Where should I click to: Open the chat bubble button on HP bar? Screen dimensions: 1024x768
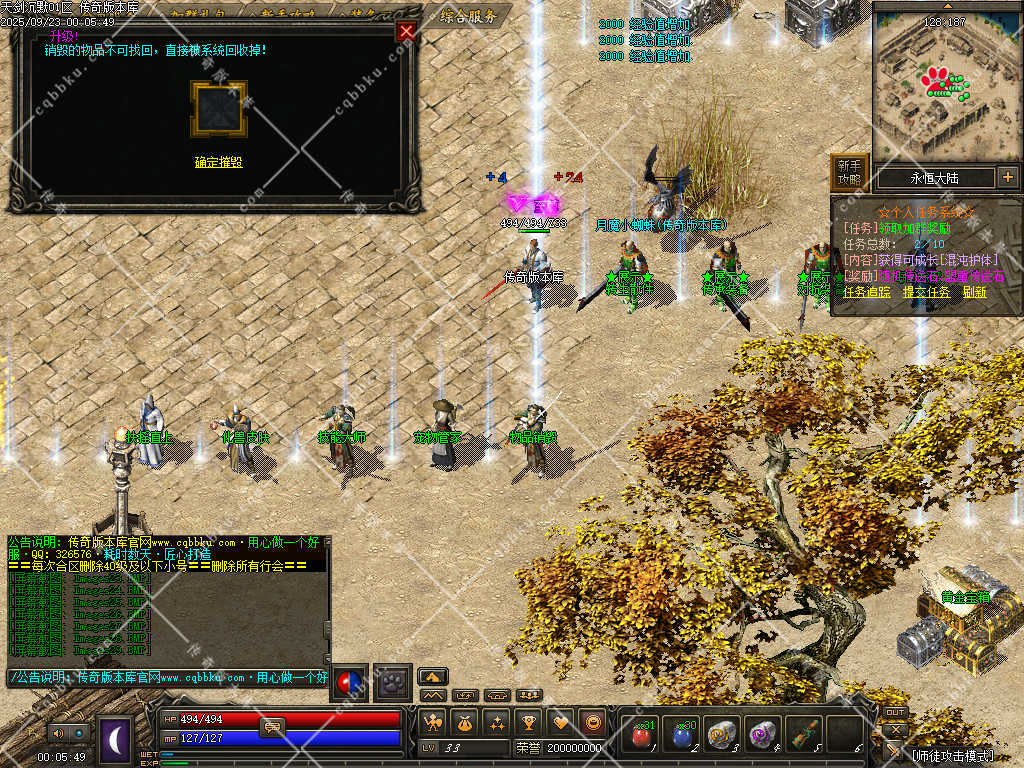coord(272,727)
